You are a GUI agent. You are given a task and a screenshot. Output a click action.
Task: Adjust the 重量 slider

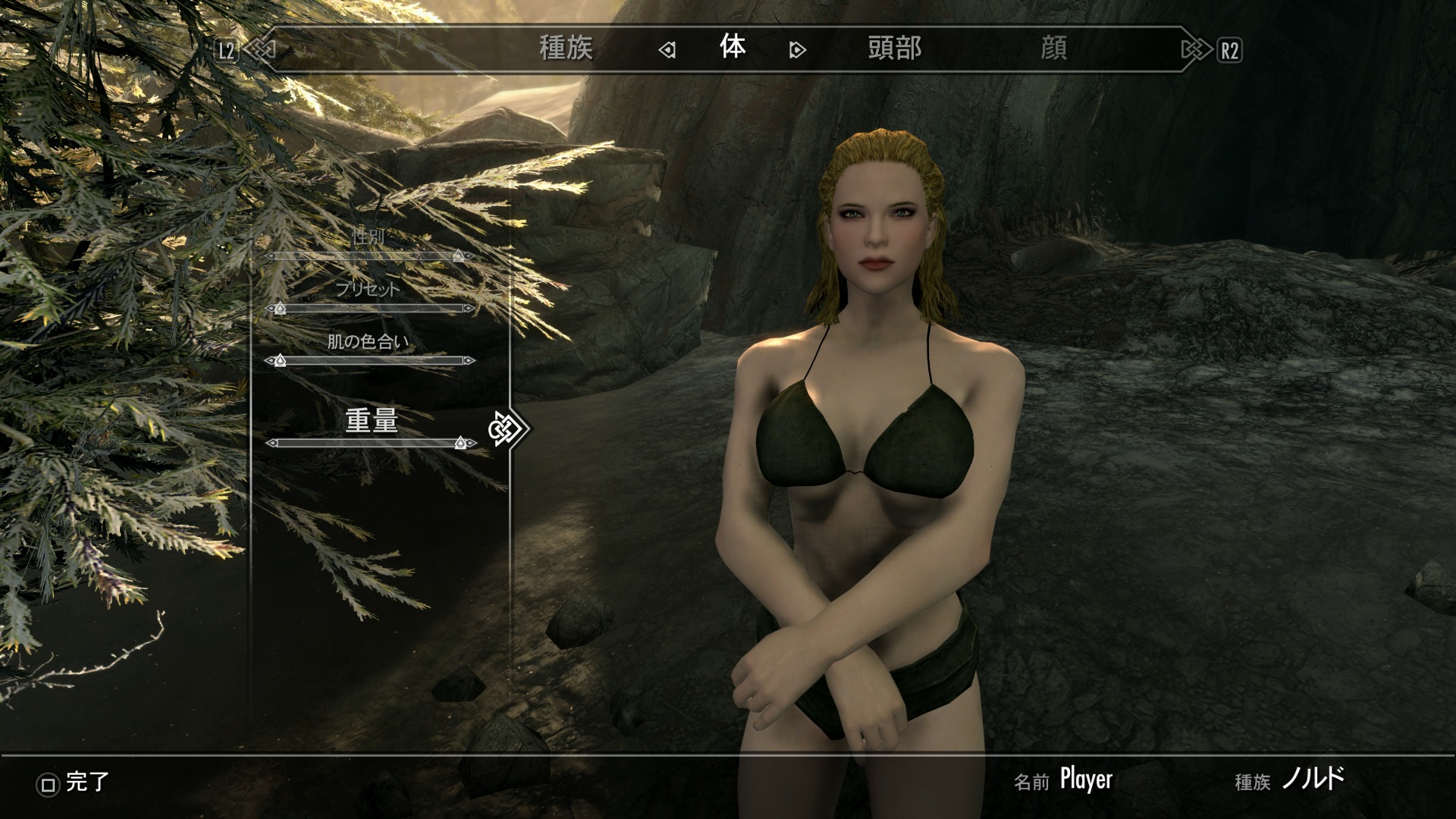(x=370, y=443)
